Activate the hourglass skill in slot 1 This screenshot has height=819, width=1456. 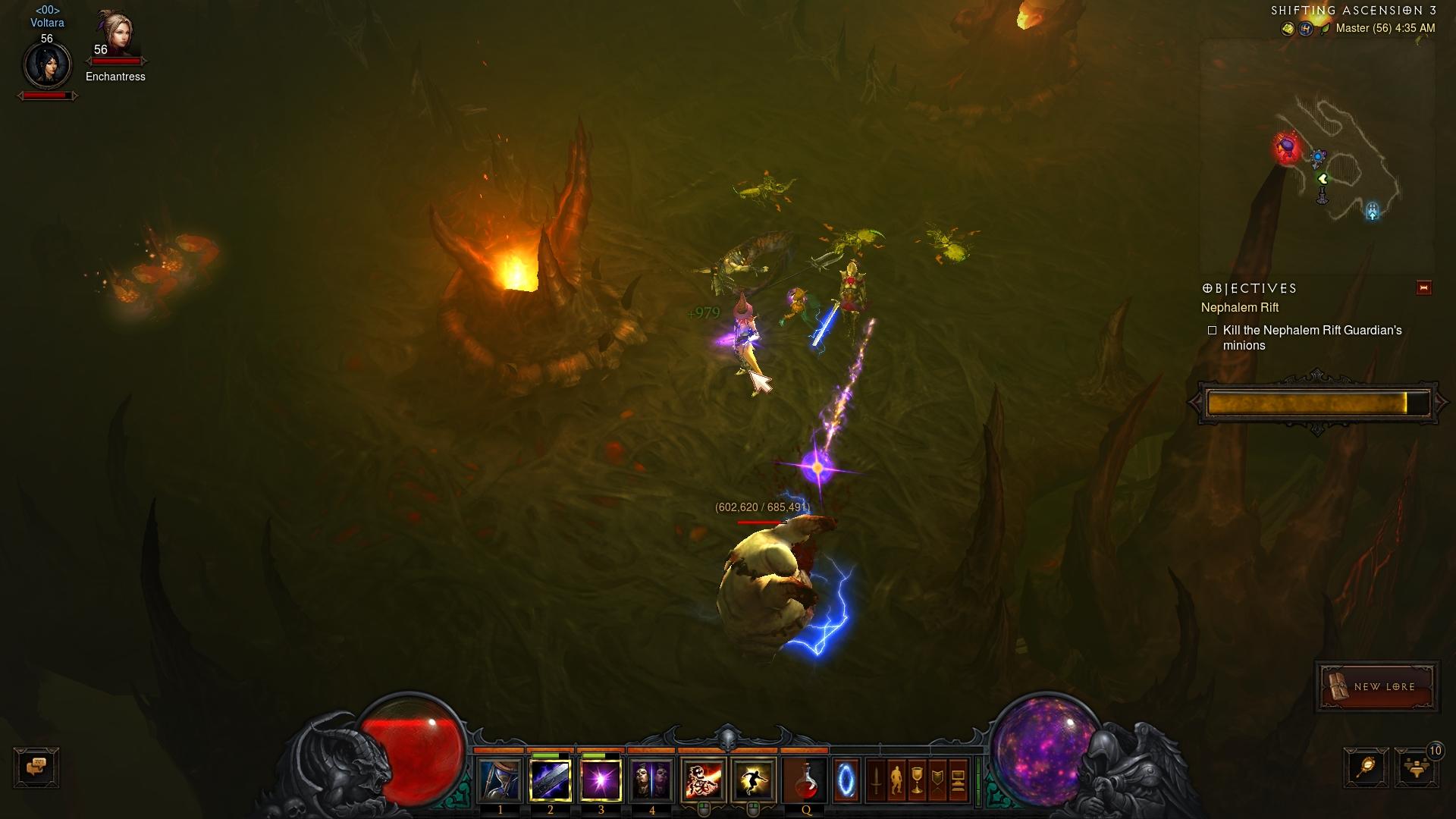coord(500,780)
